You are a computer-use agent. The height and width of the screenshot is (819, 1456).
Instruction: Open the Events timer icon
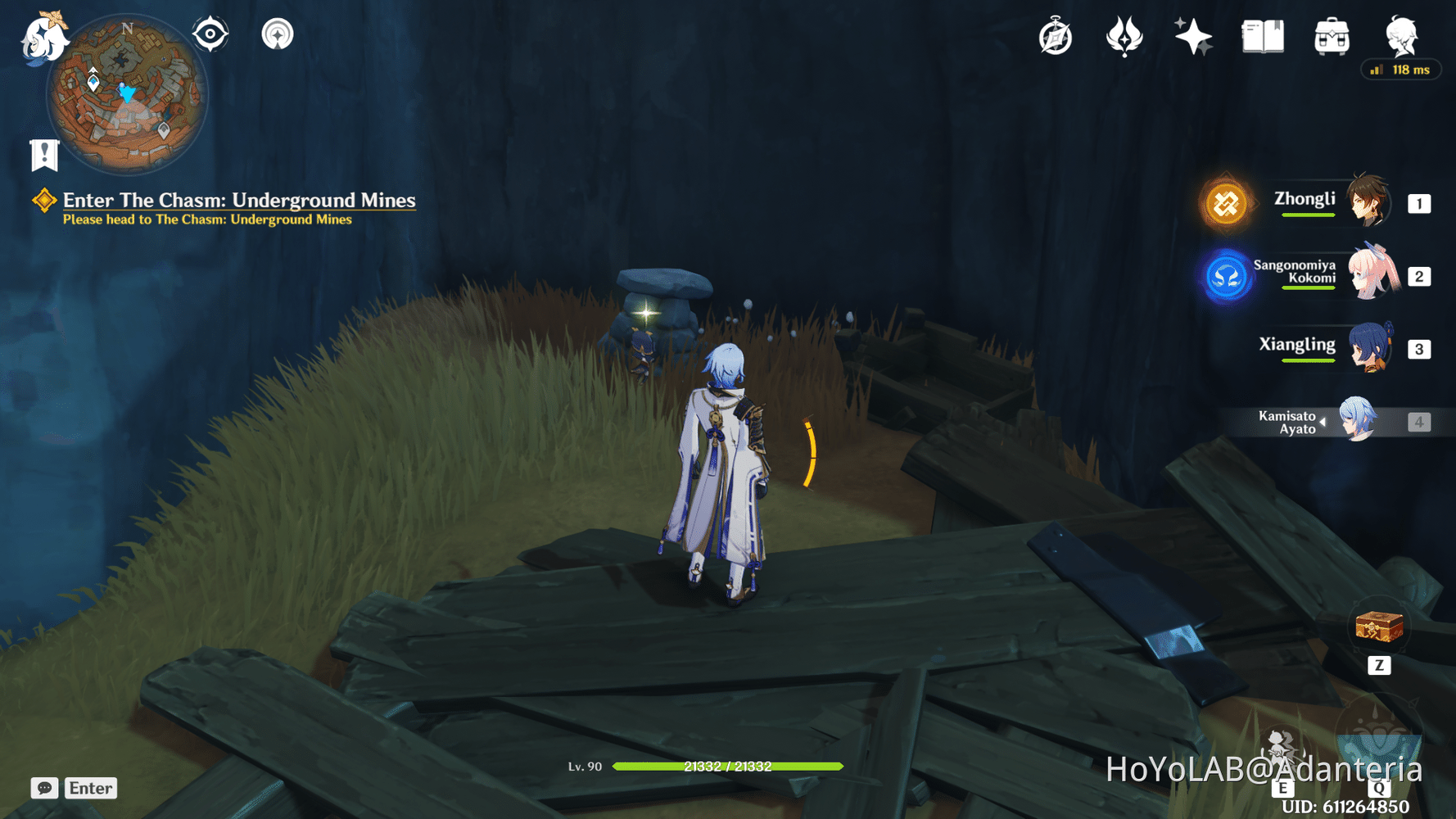(x=1054, y=34)
